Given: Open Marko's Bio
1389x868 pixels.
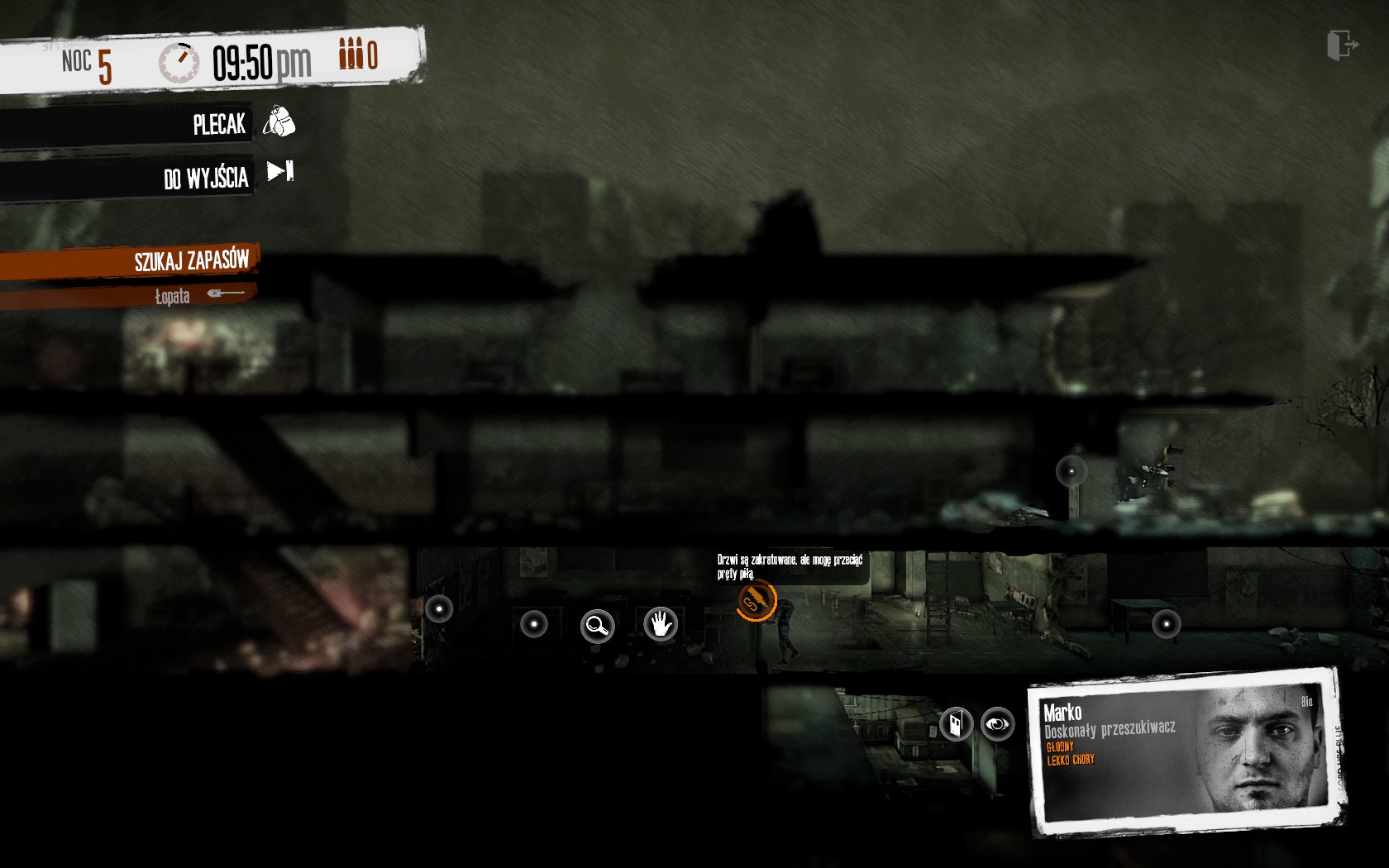Looking at the screenshot, I should [1306, 702].
